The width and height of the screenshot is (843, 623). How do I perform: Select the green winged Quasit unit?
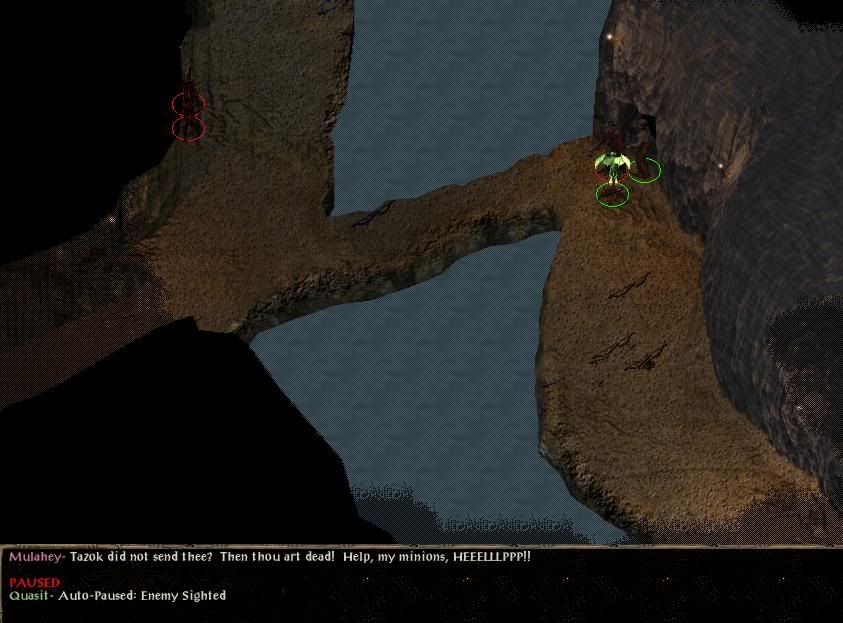(612, 164)
